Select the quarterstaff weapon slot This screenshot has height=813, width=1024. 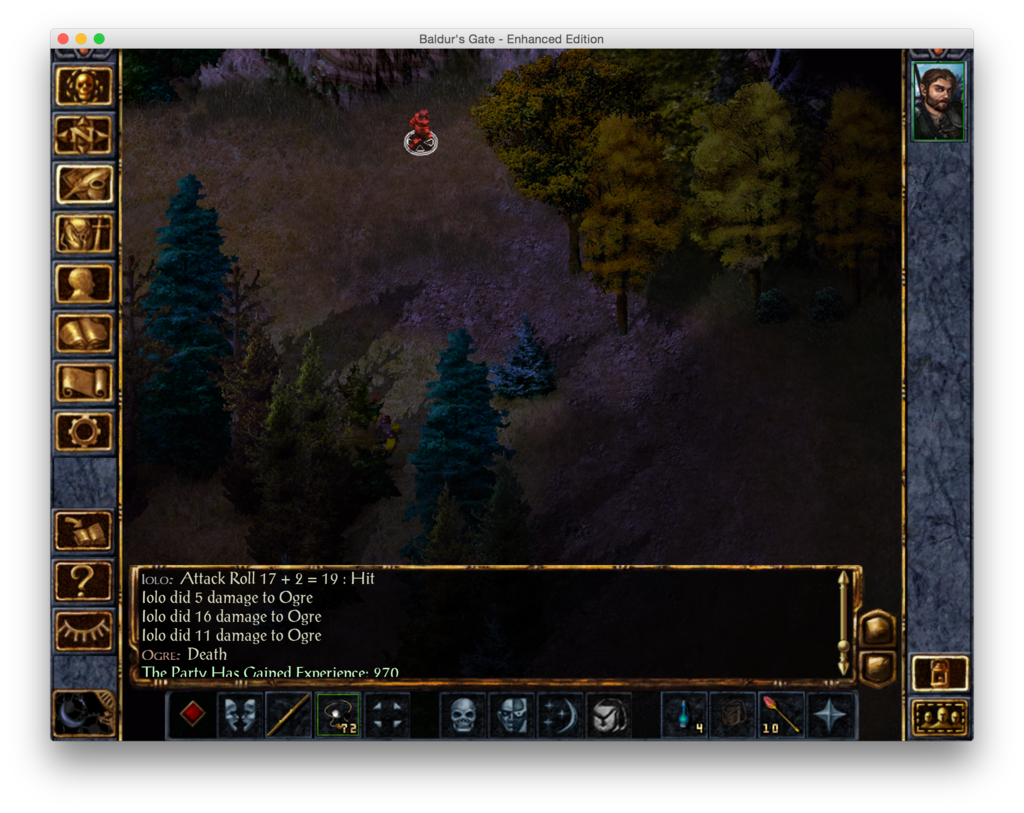(289, 715)
